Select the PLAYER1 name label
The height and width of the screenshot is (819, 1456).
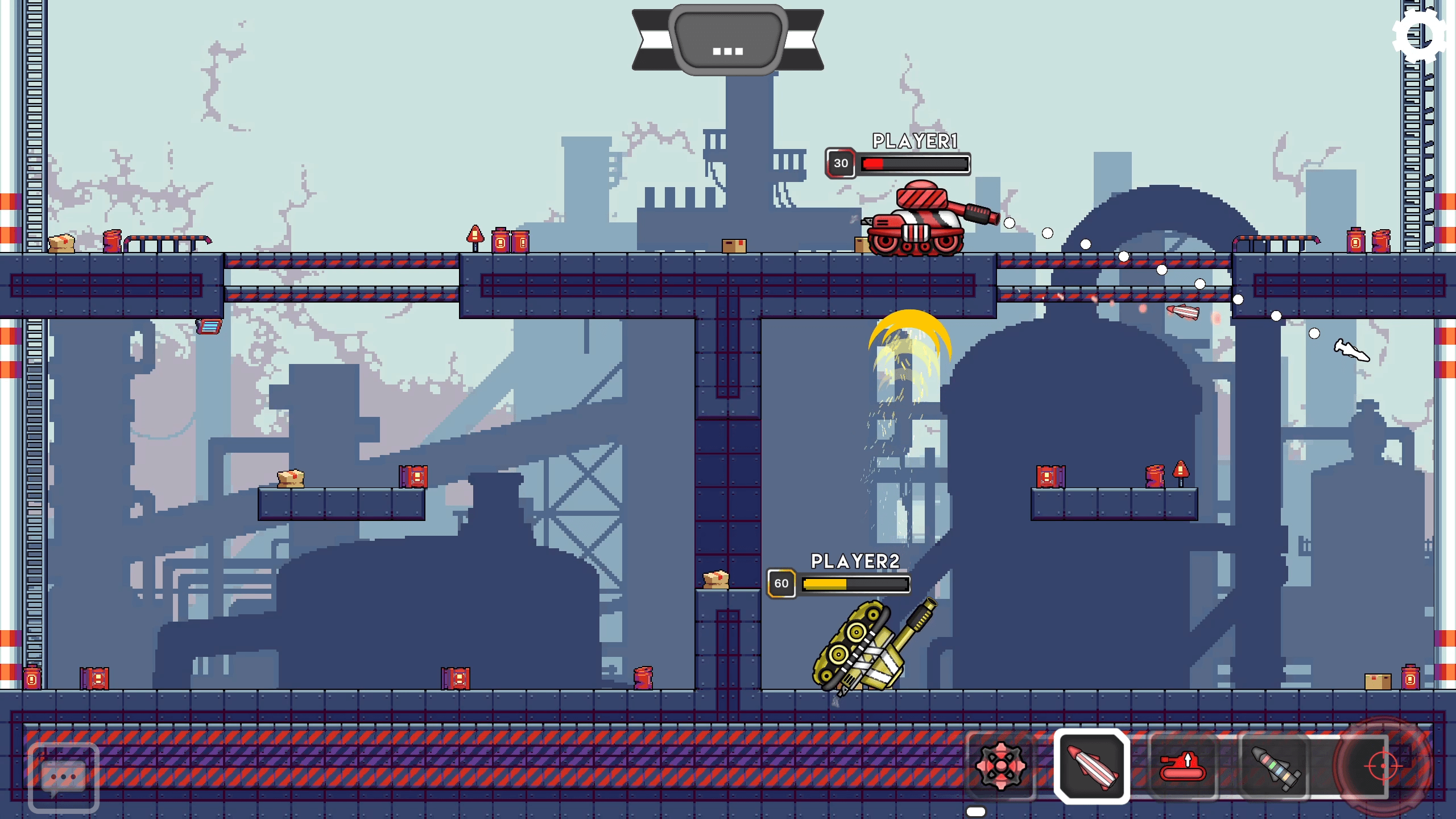[x=915, y=140]
